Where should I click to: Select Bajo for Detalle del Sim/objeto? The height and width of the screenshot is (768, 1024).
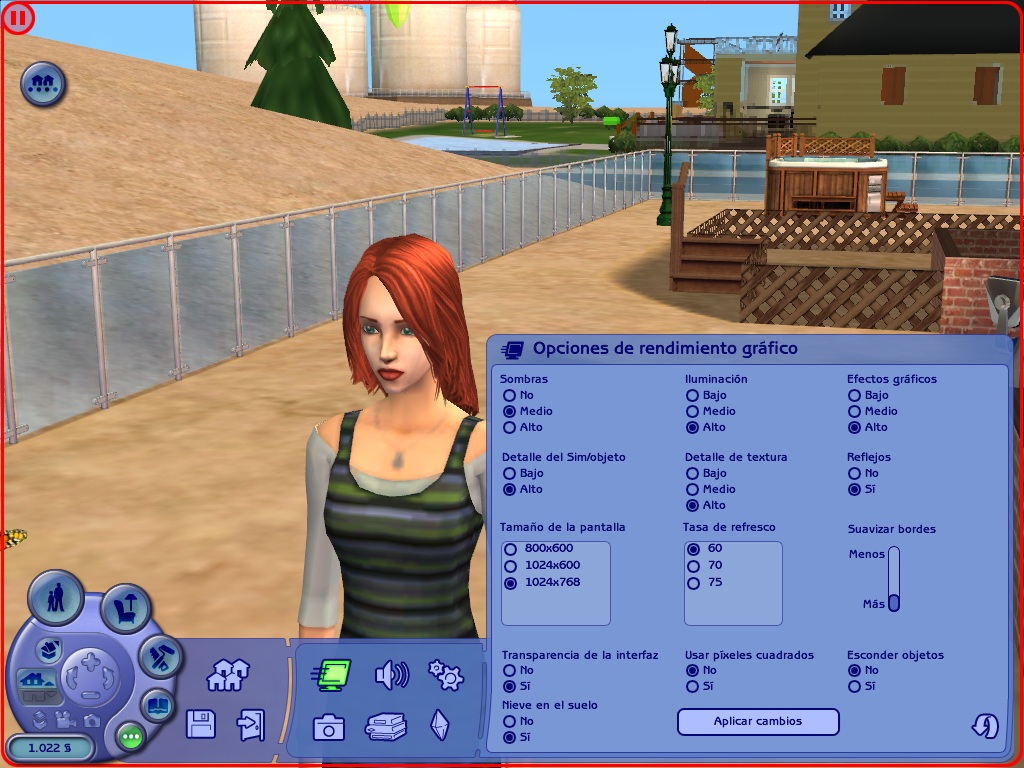510,473
